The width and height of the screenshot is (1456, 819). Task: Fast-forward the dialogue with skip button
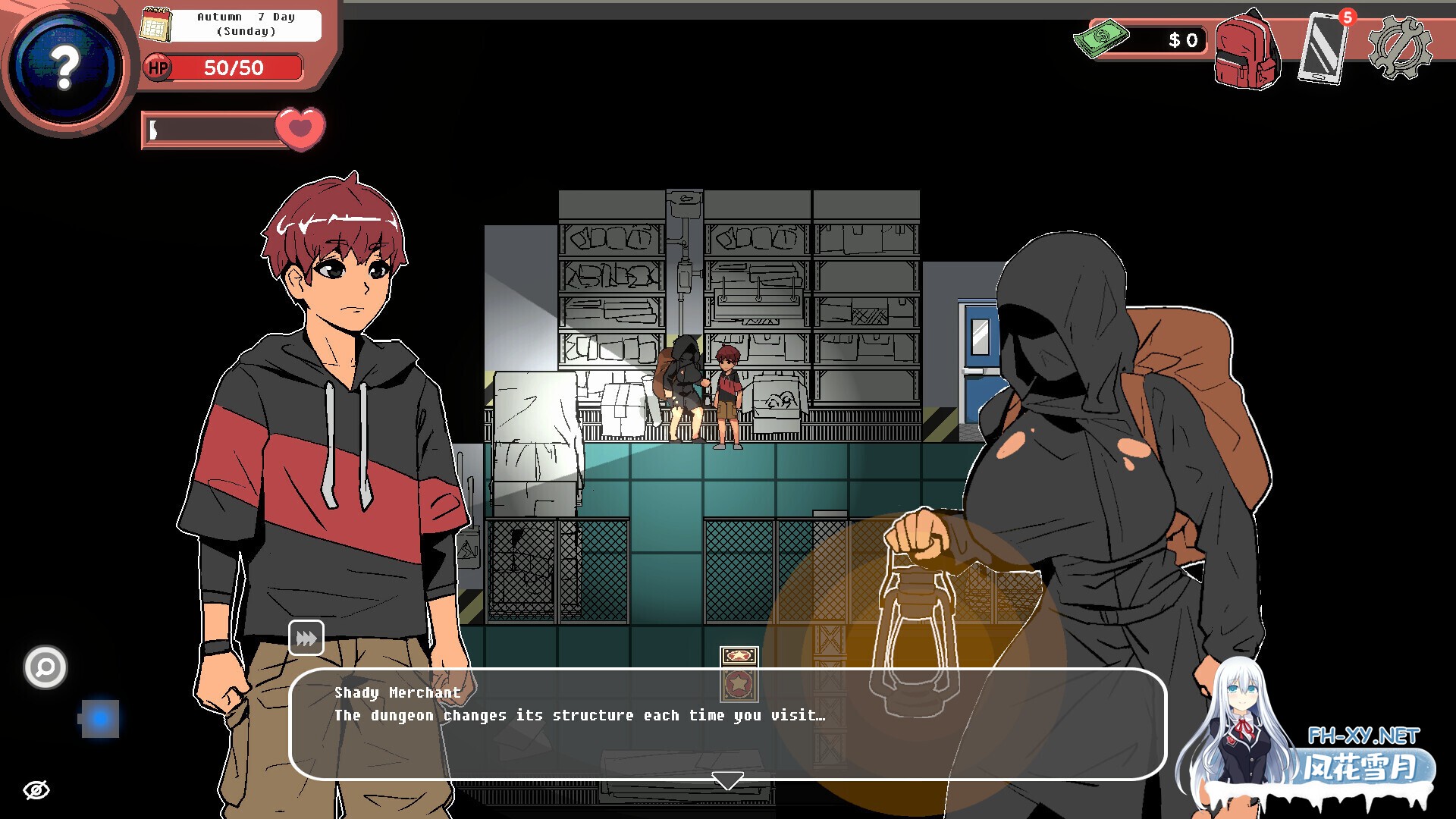coord(306,638)
